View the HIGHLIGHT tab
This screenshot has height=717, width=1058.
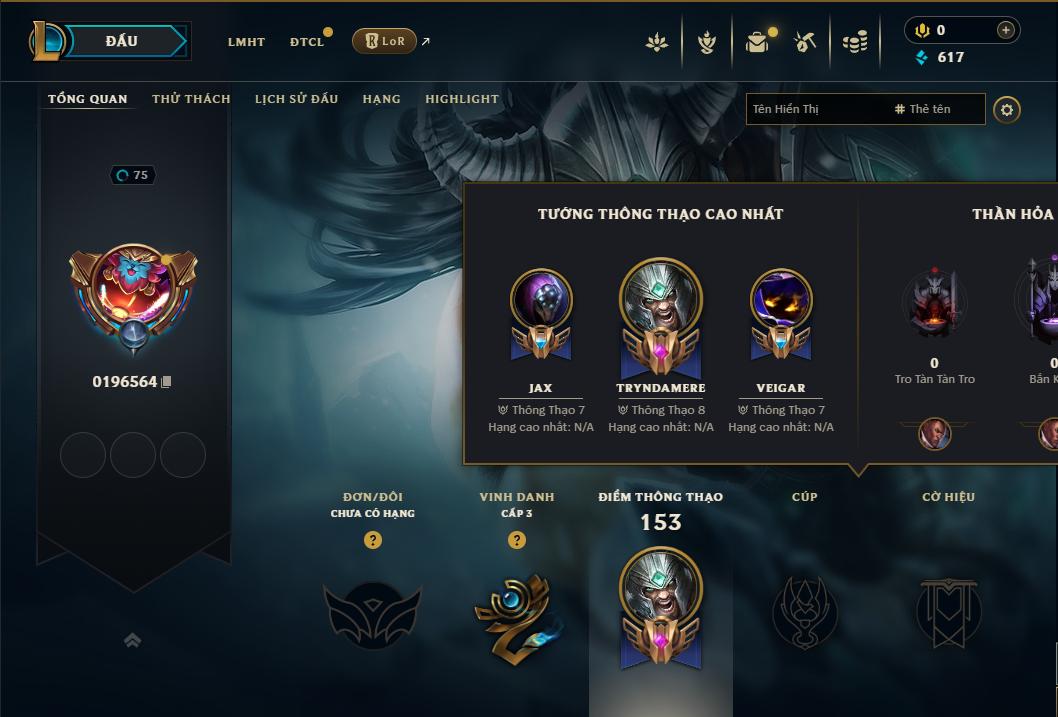(x=461, y=99)
